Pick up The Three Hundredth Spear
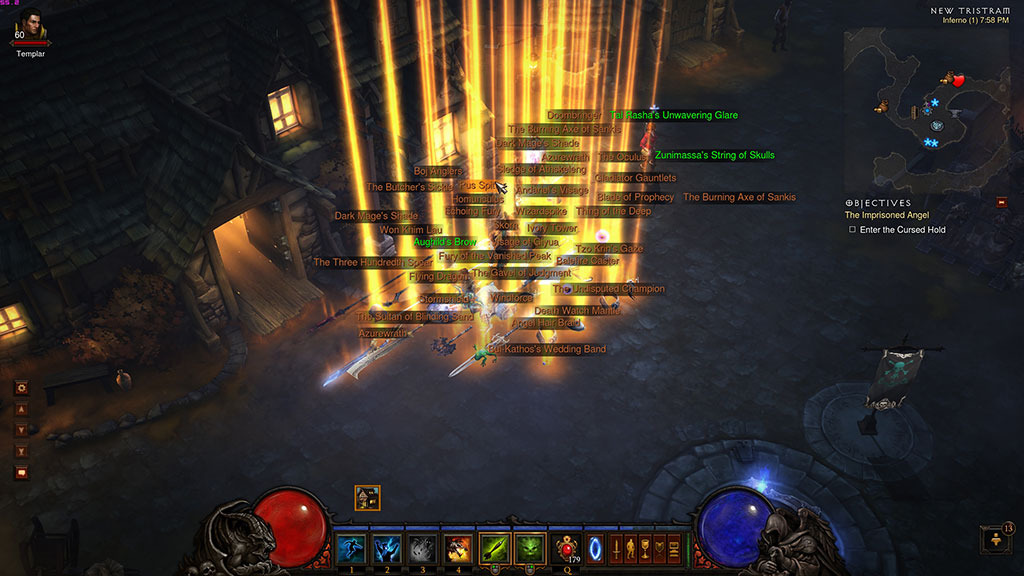Screen dimensions: 1024x576 click(x=372, y=263)
